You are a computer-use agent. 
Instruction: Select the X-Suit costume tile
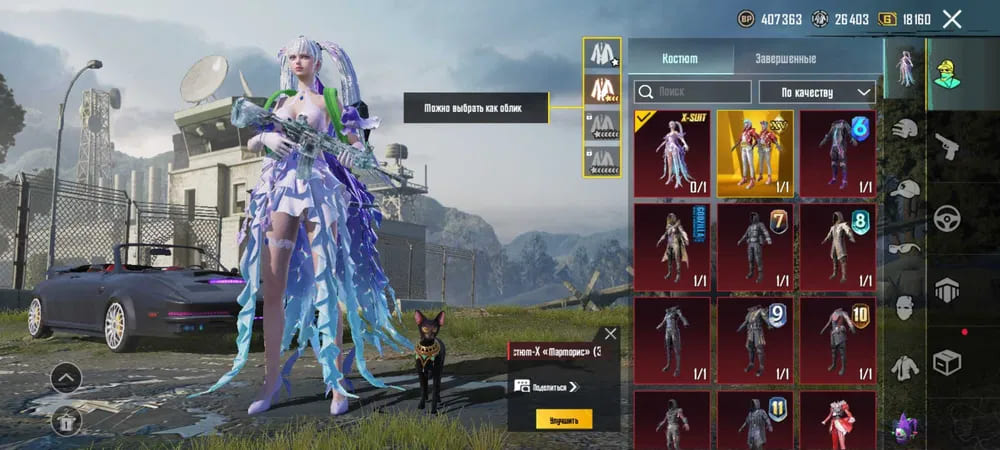pos(672,154)
